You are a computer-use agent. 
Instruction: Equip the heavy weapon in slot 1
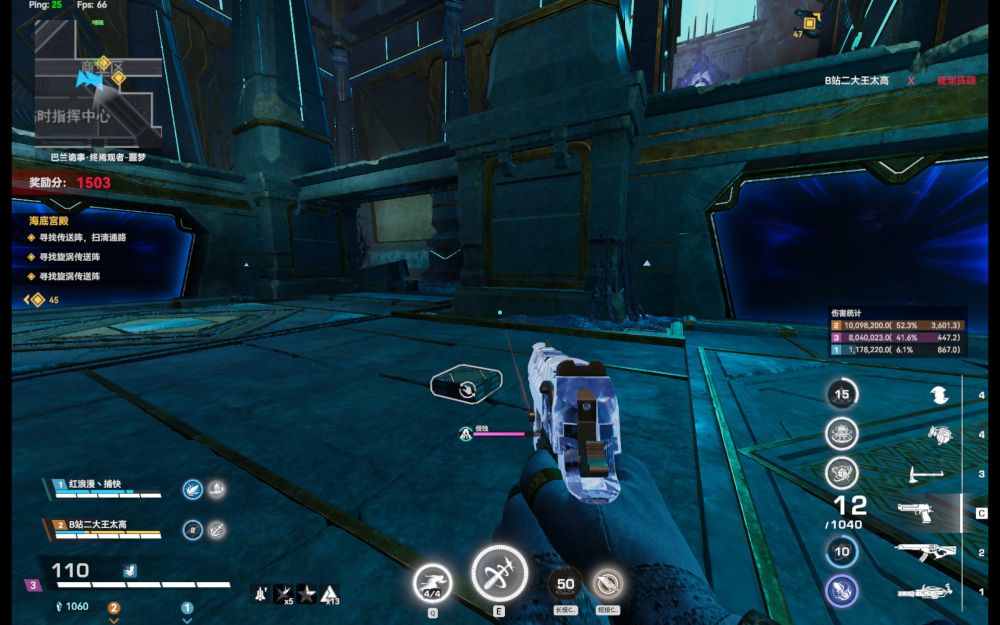(923, 592)
